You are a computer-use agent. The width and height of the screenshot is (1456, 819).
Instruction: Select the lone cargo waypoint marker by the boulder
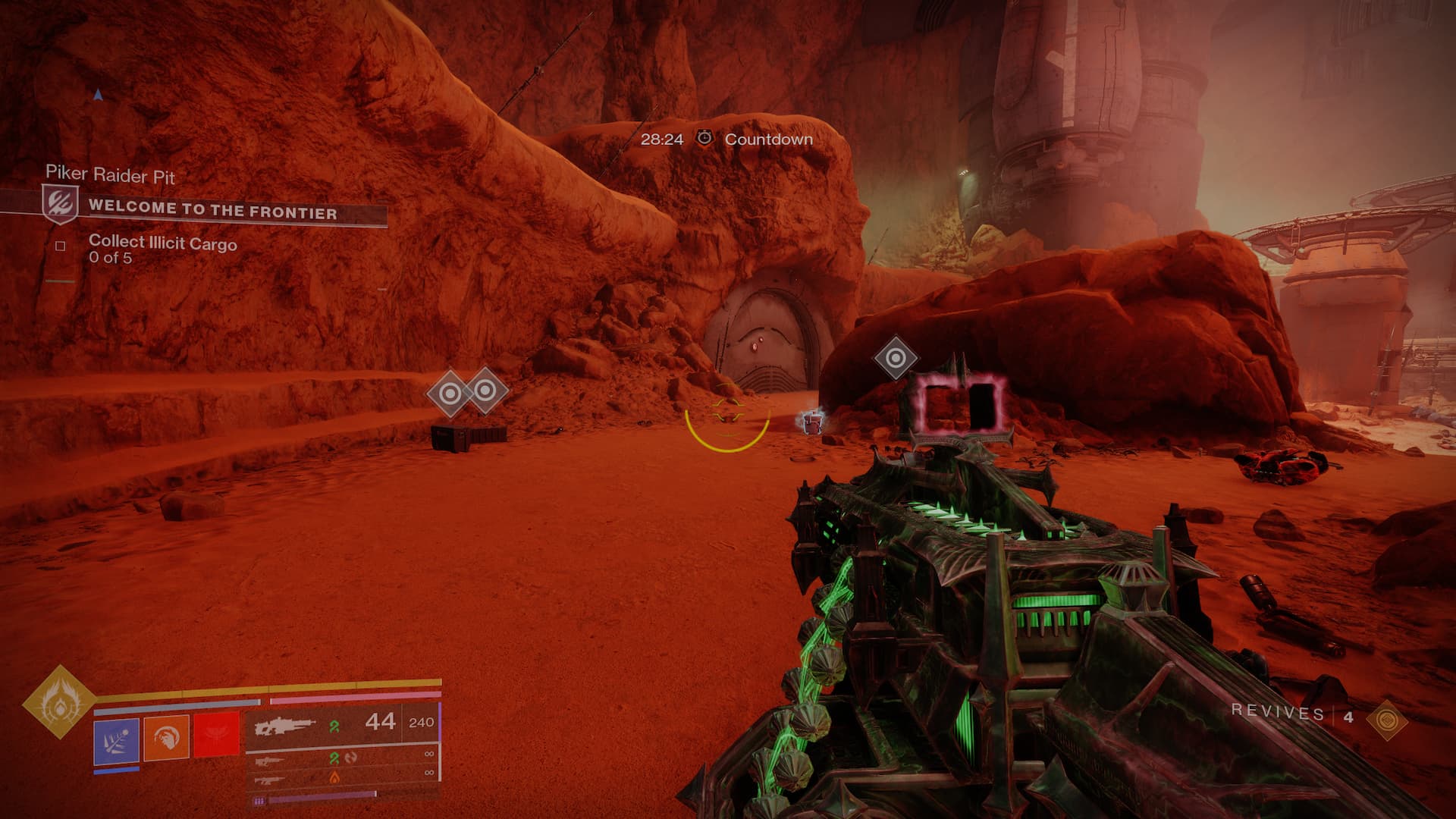896,358
